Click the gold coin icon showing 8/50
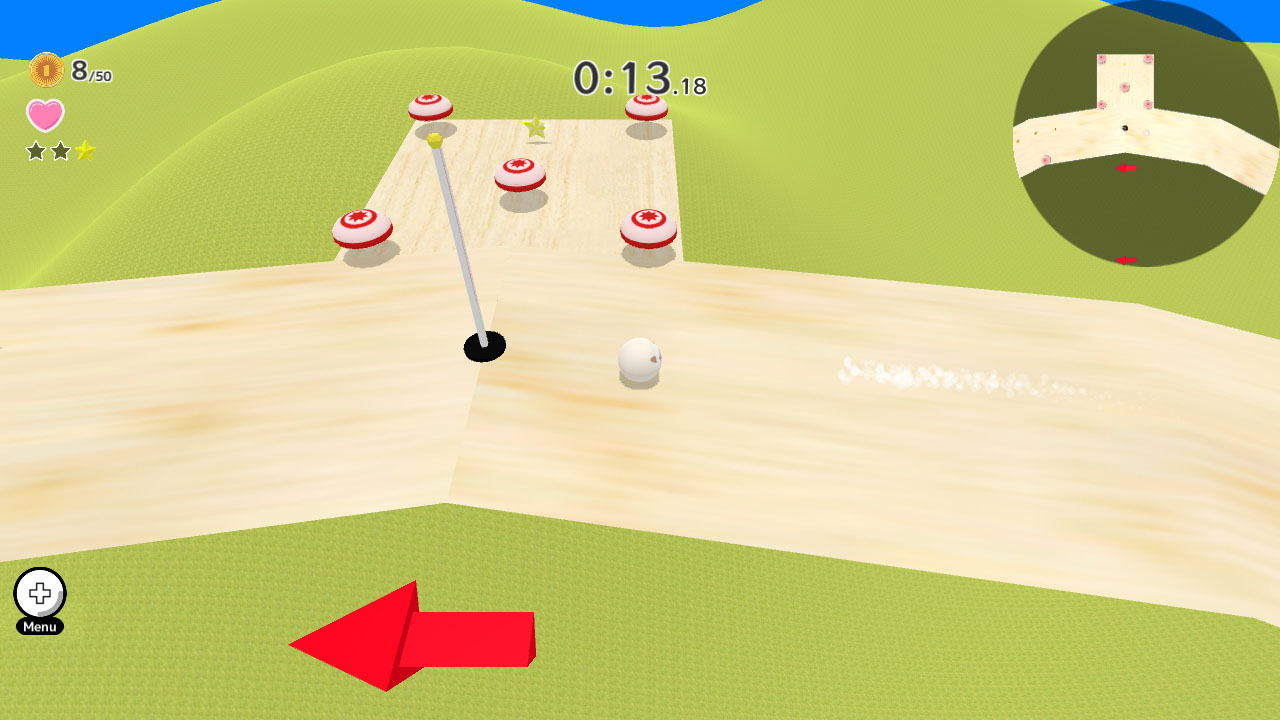This screenshot has height=720, width=1280. [x=46, y=69]
